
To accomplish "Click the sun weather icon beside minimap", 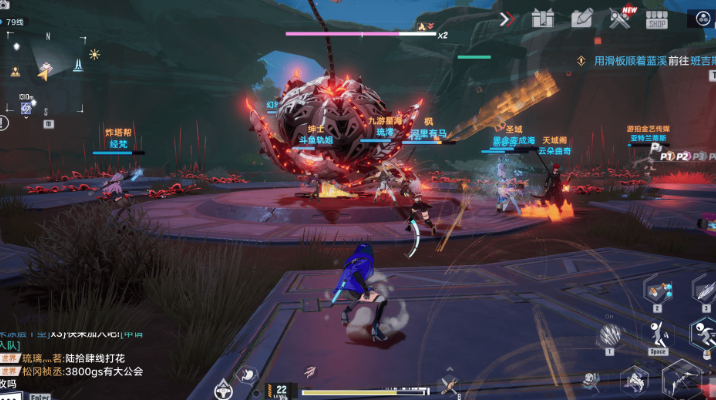I will (95, 54).
